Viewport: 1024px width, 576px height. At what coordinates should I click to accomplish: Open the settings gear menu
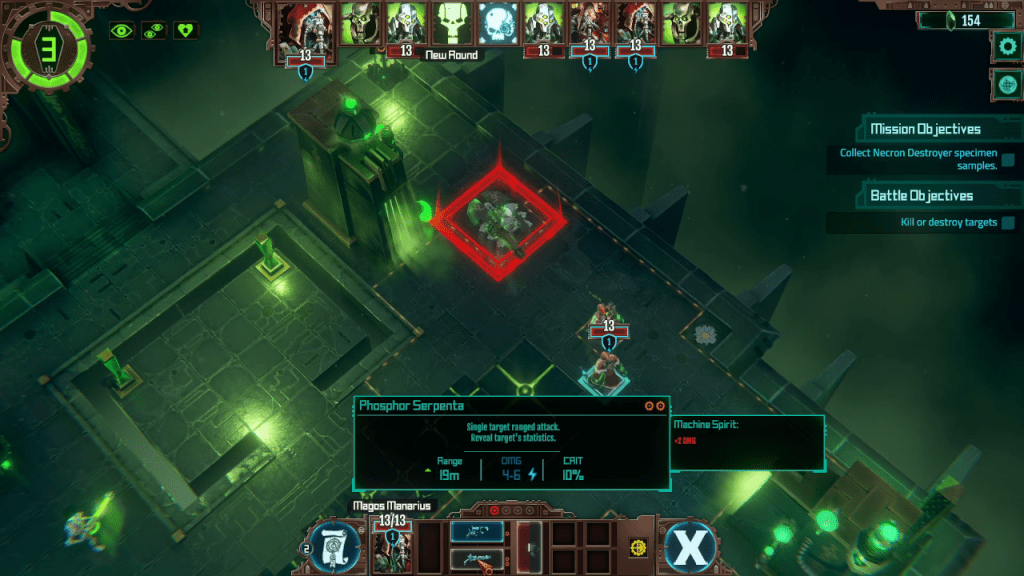pyautogui.click(x=1005, y=45)
